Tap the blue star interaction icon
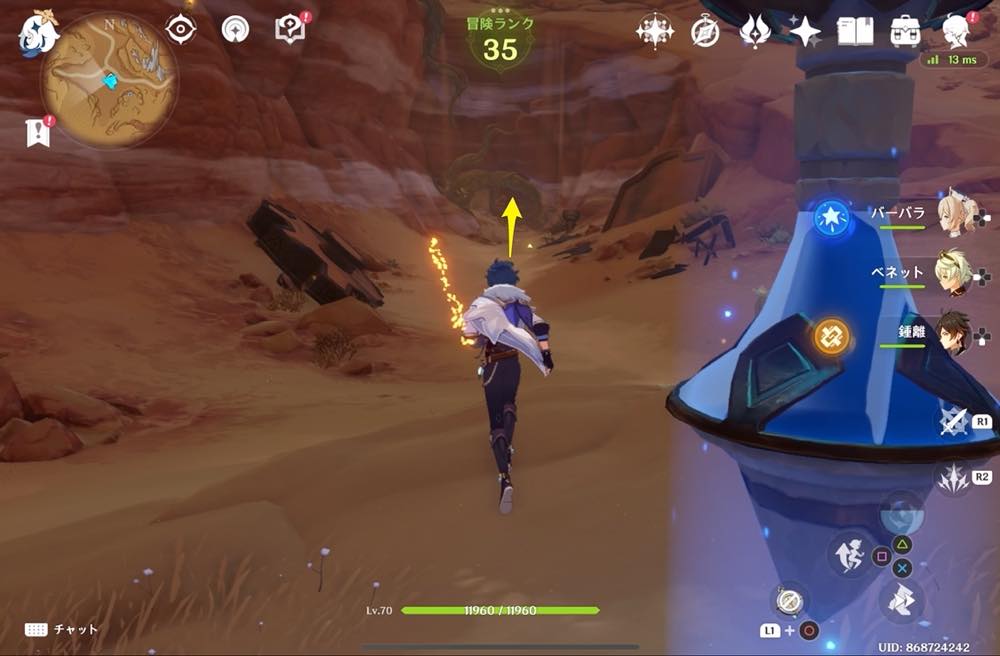 click(830, 216)
